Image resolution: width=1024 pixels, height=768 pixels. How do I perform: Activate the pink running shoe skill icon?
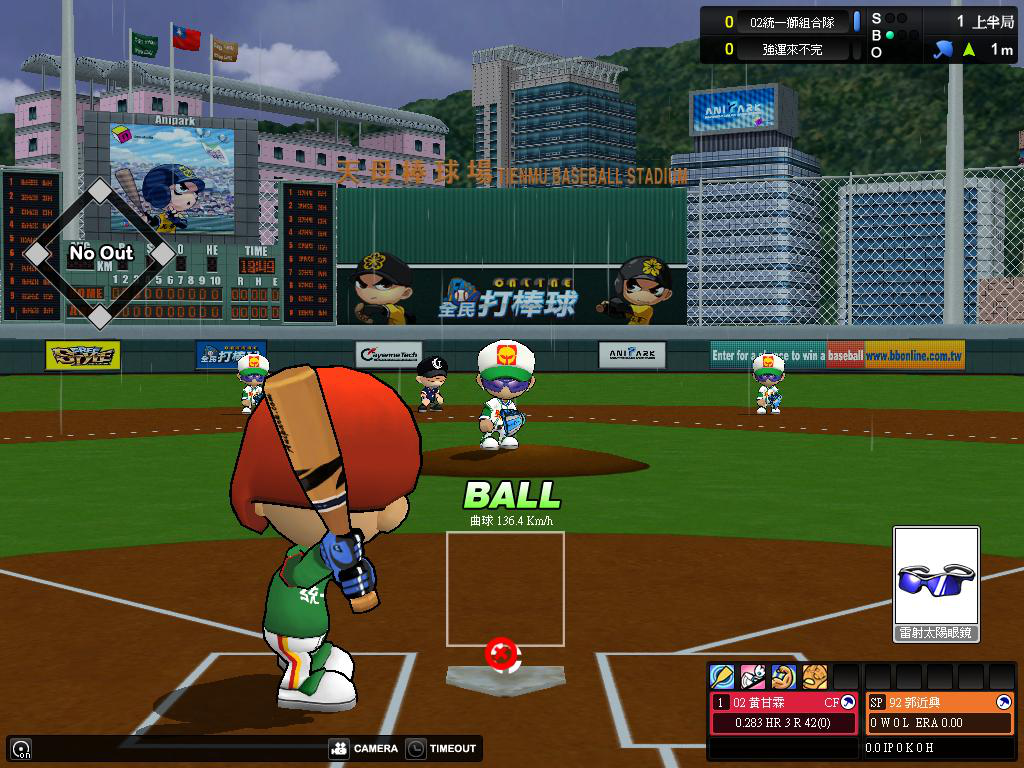(x=753, y=677)
